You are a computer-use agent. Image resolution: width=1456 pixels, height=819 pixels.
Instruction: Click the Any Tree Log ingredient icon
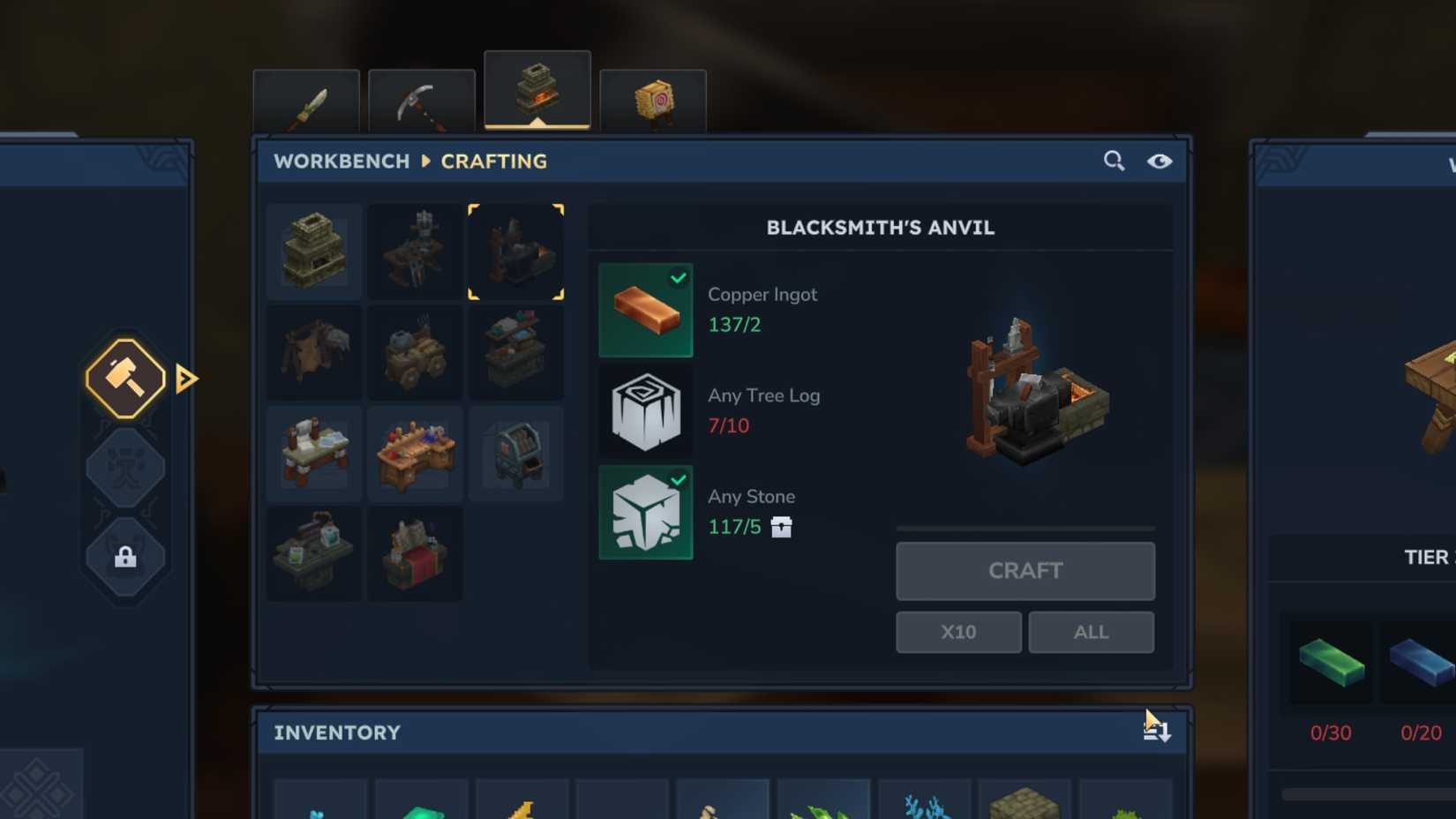tap(646, 410)
